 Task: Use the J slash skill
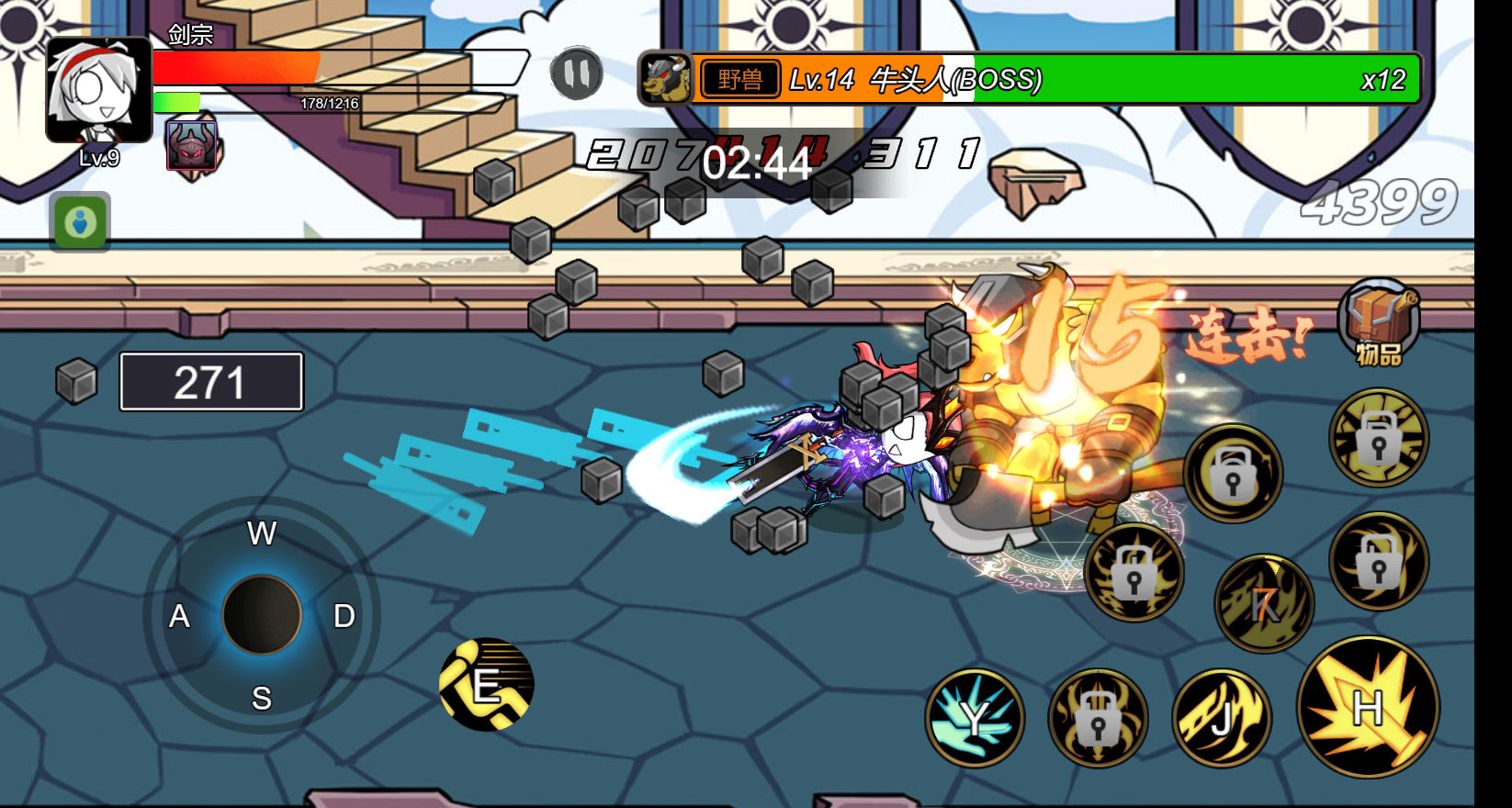tap(1222, 718)
